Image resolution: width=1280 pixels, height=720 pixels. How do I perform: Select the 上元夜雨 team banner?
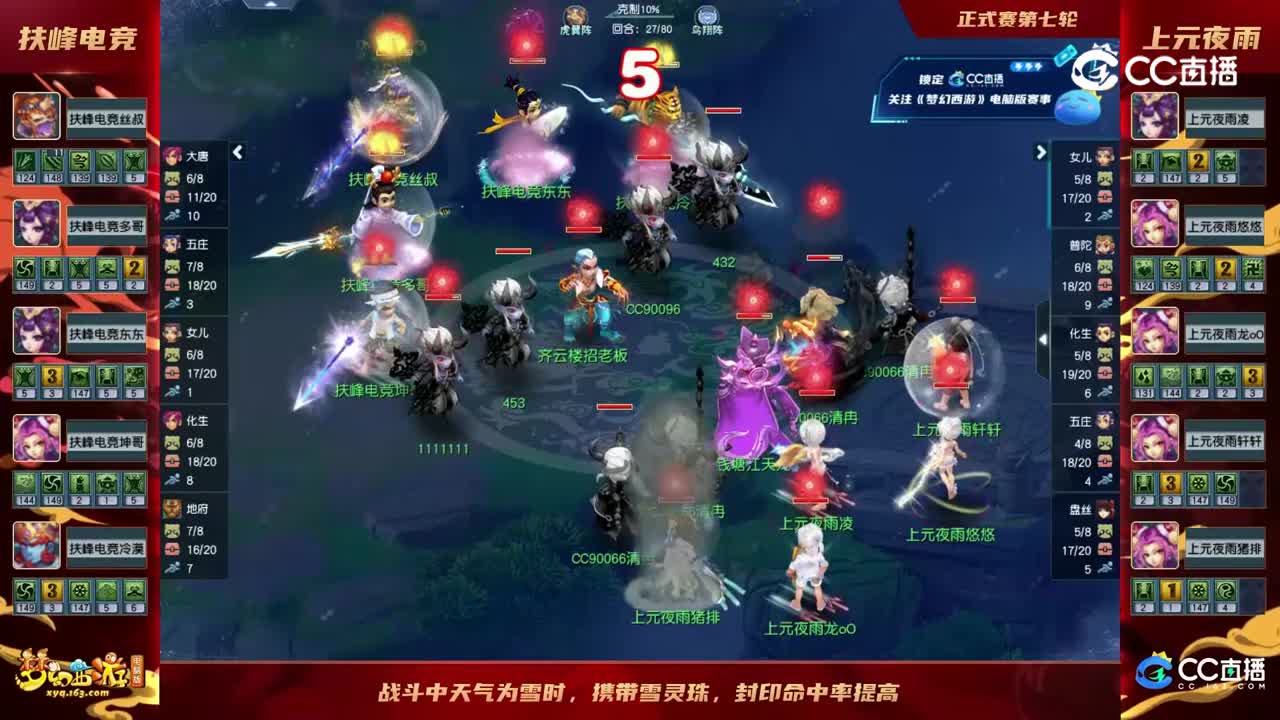[1206, 38]
